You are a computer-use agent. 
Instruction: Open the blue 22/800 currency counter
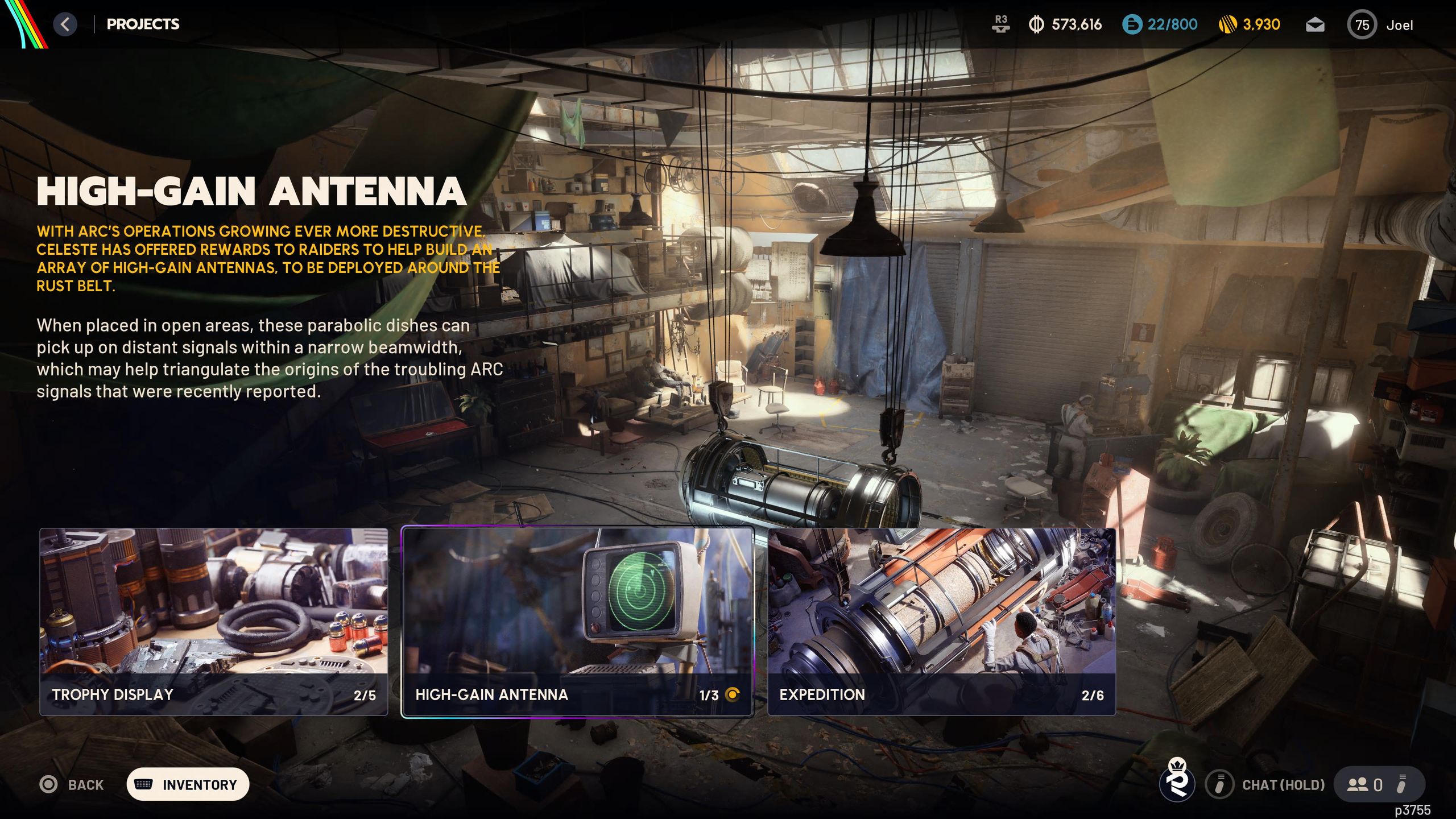(1160, 24)
